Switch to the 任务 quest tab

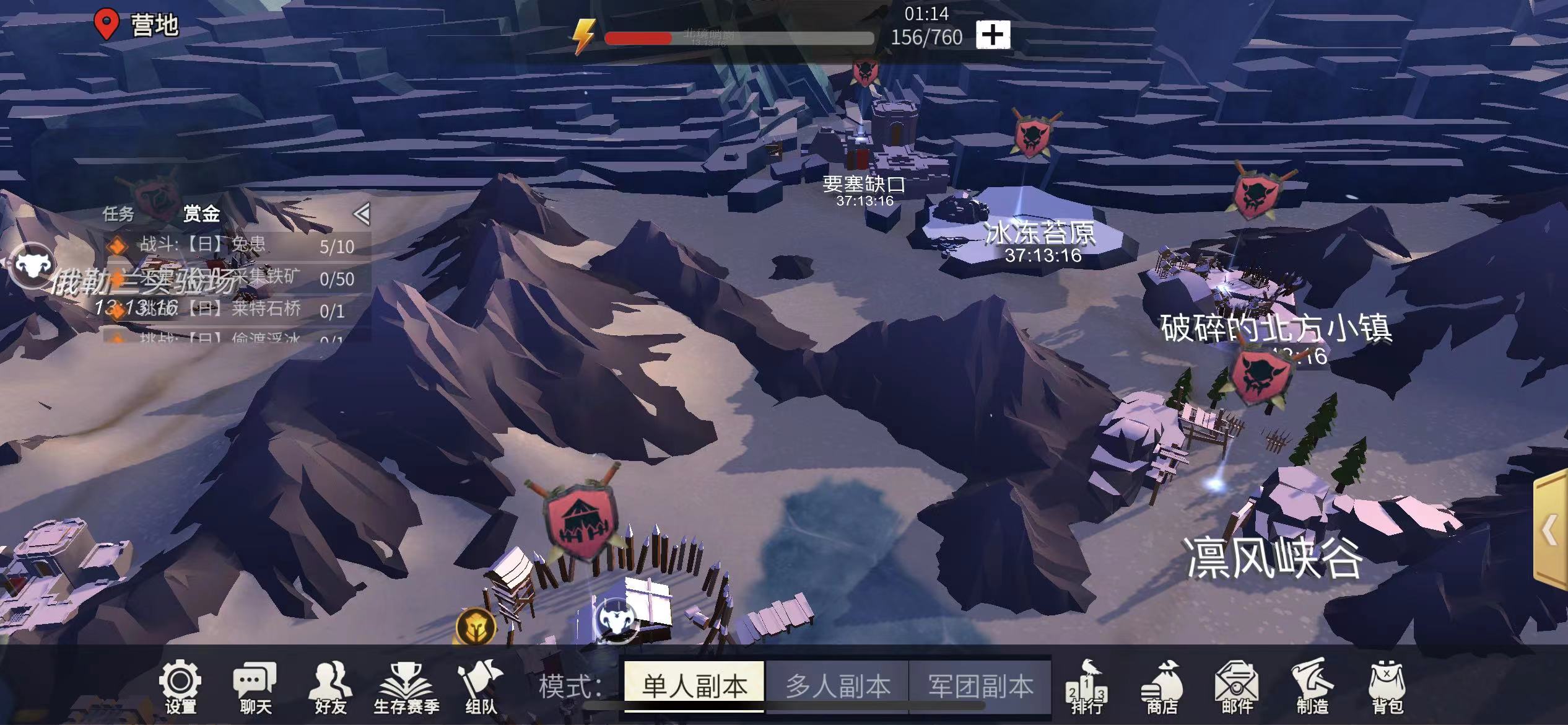click(118, 214)
